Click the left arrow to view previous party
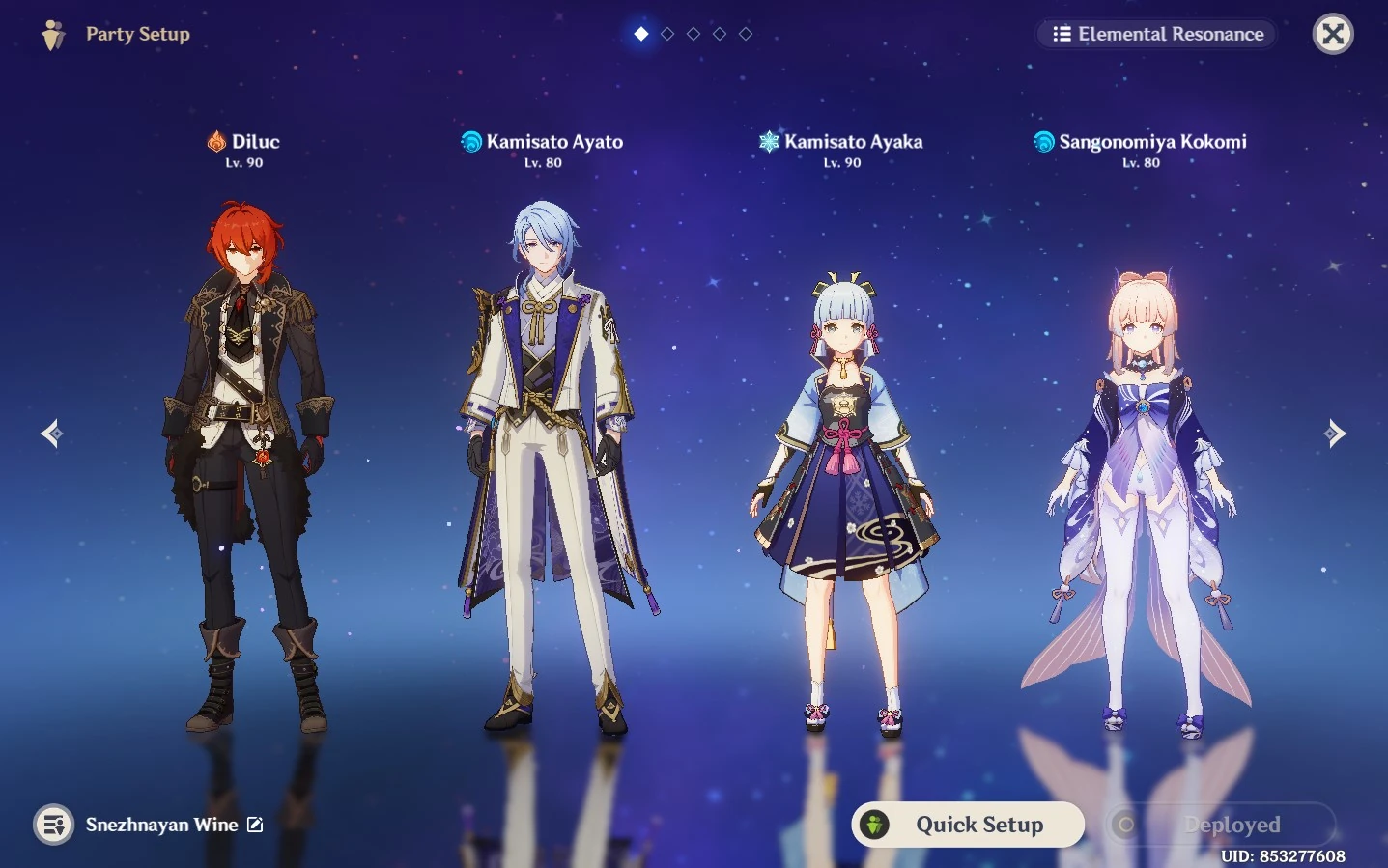The height and width of the screenshot is (868, 1388). [50, 433]
